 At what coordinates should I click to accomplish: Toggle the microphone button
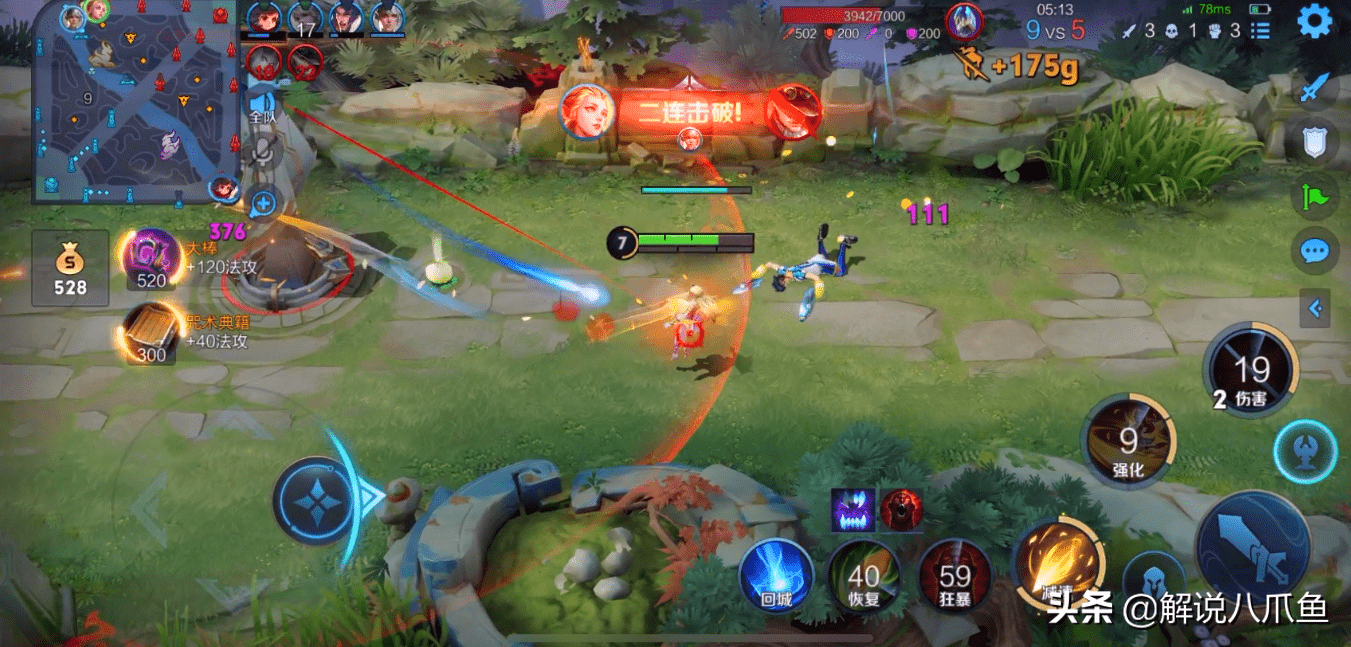[x=263, y=152]
